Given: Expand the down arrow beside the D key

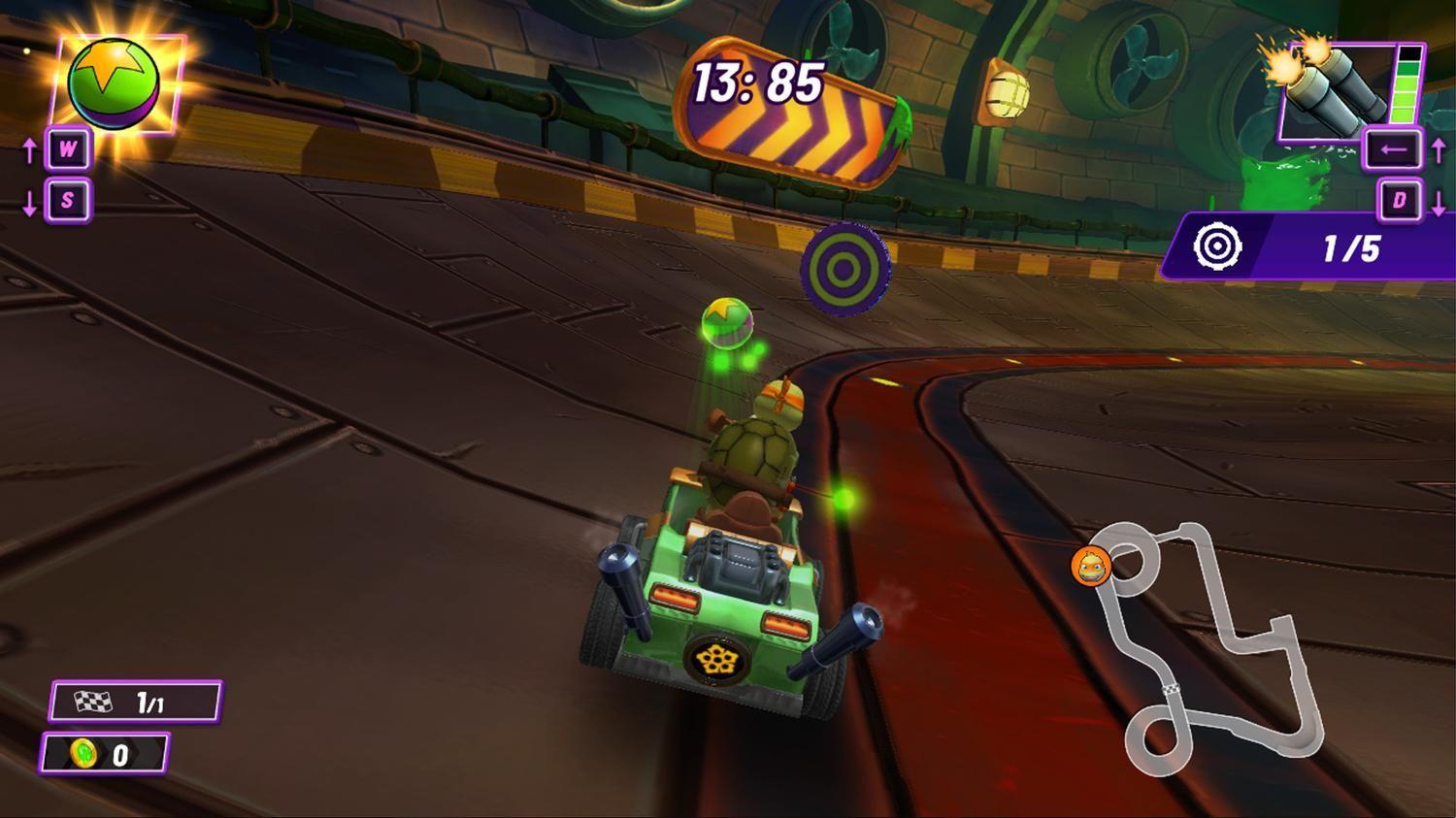Looking at the screenshot, I should tap(1437, 202).
